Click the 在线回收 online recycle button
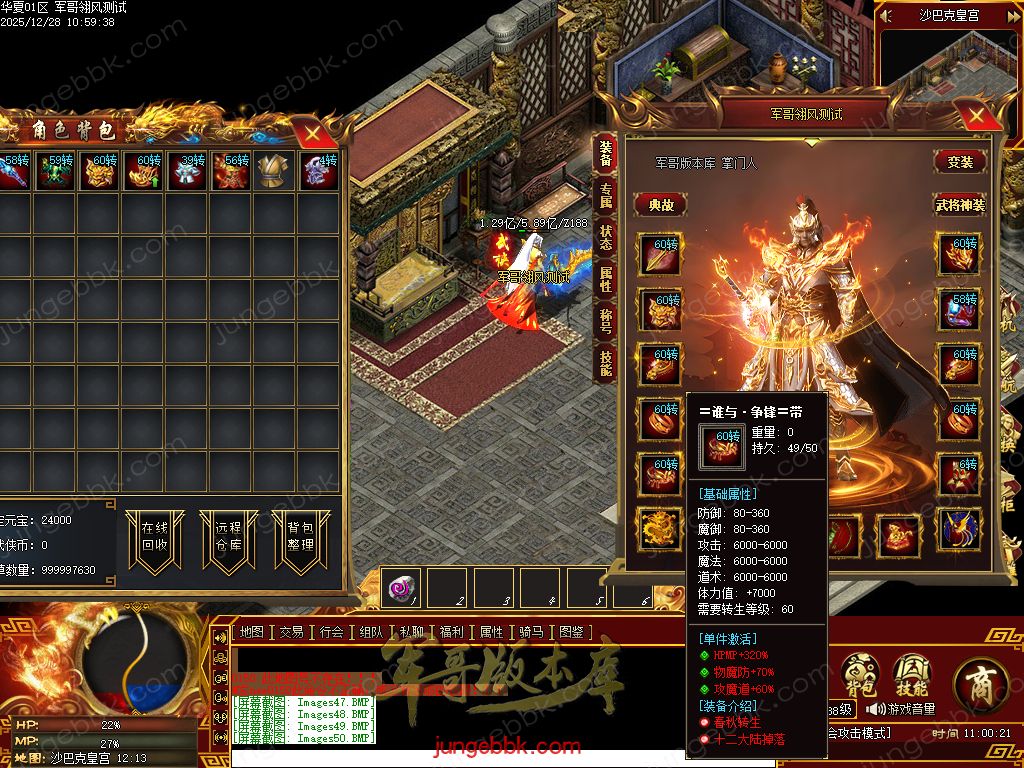 [154, 537]
